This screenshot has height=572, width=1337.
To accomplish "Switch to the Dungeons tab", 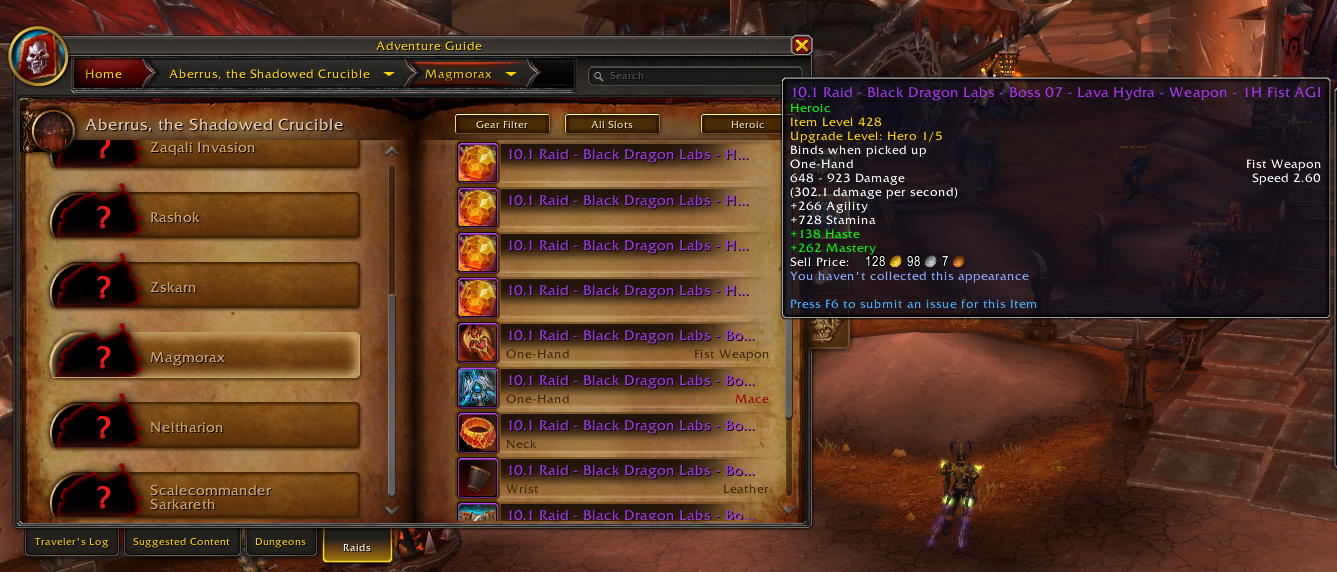I will tap(280, 542).
